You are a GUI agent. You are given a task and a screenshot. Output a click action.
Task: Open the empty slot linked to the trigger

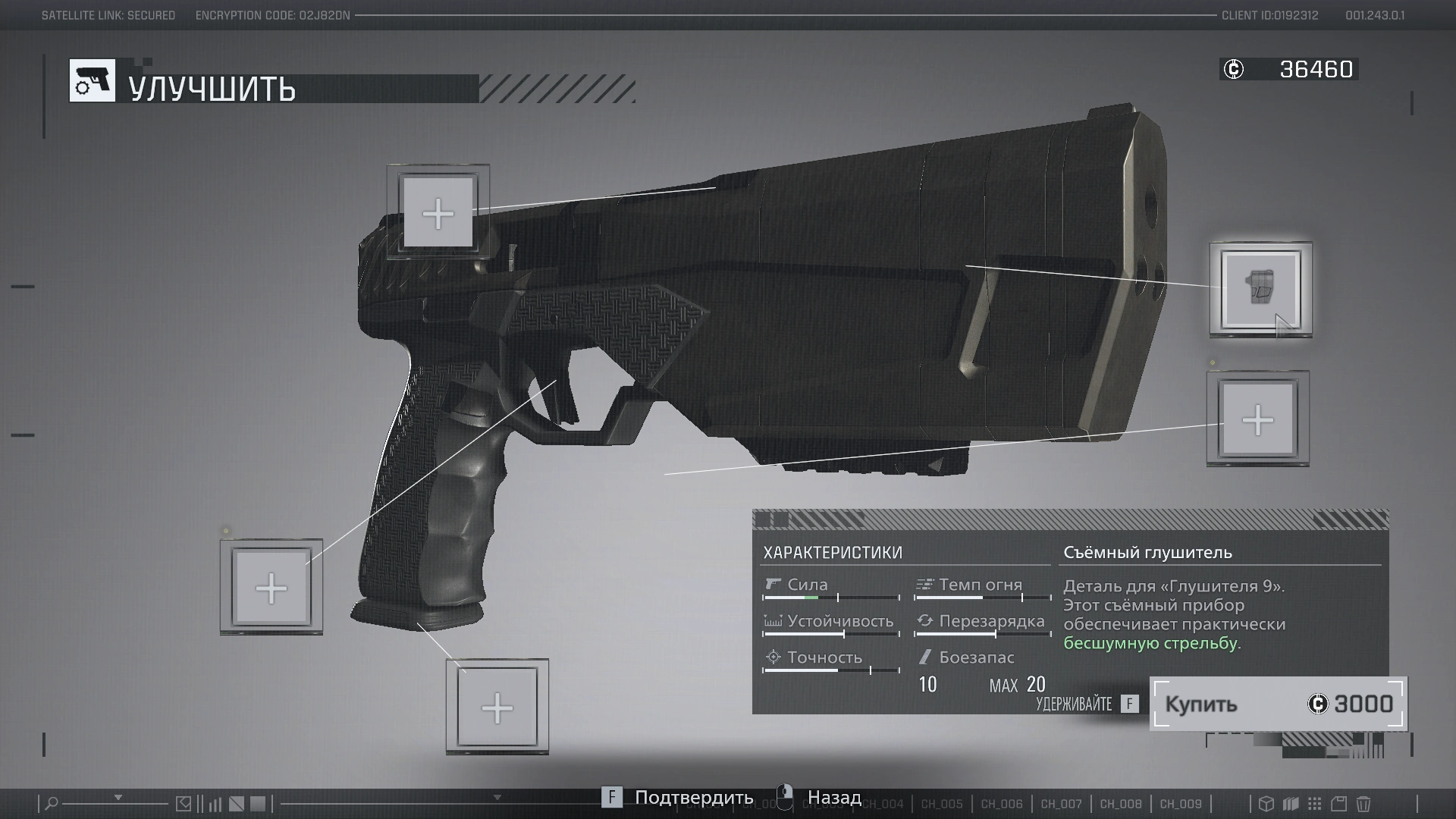click(271, 588)
